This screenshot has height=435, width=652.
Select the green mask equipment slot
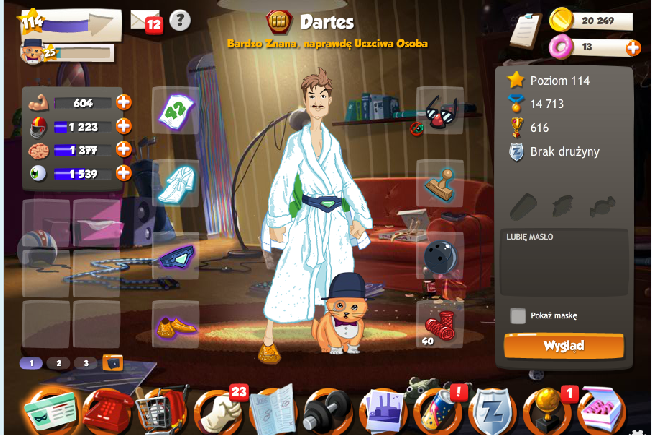point(175,252)
